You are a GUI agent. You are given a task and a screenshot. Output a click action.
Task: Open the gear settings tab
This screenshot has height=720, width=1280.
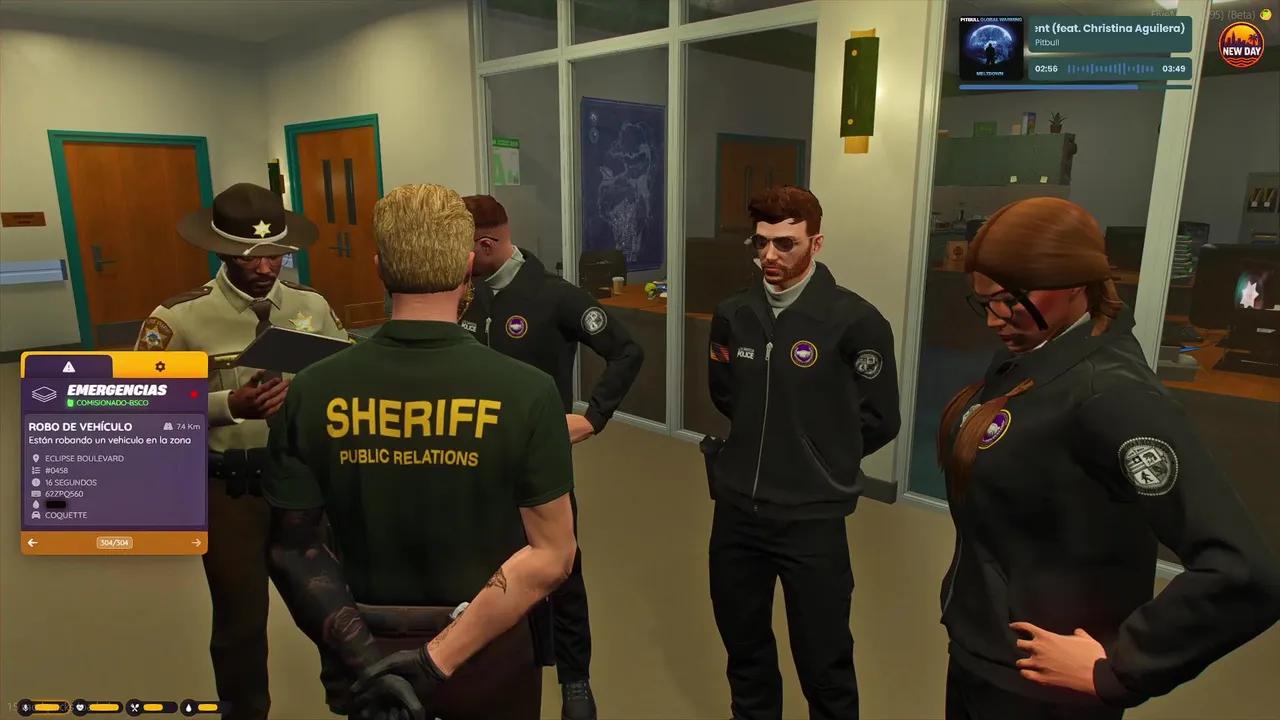click(160, 366)
